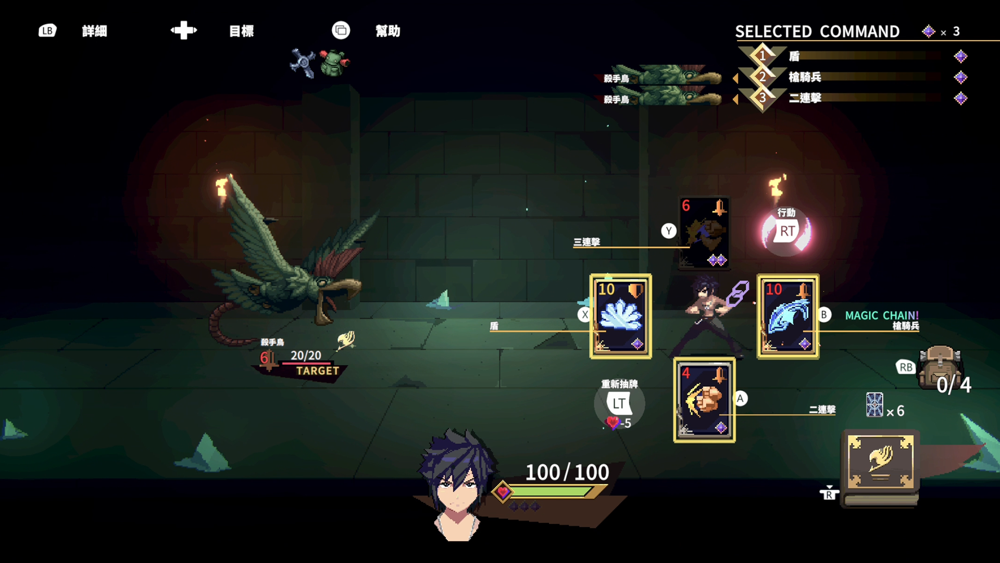
Task: Open the 詳細 details option
Action: (94, 31)
